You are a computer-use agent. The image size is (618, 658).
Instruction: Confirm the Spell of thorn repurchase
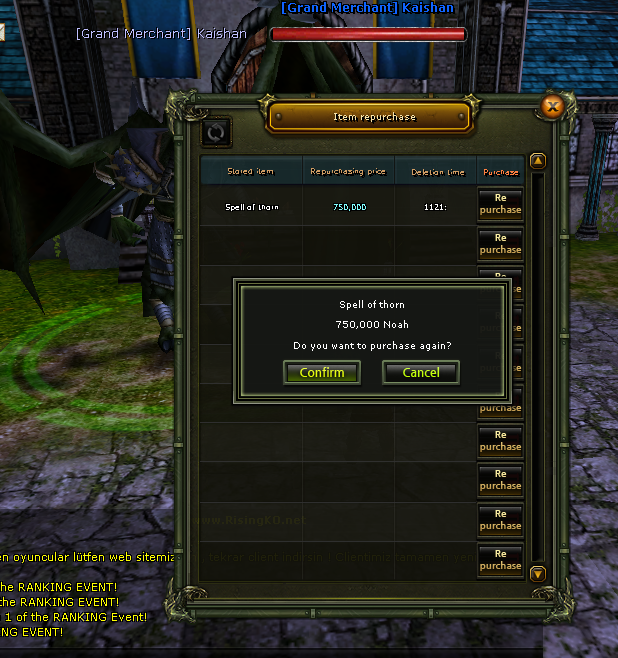point(322,373)
